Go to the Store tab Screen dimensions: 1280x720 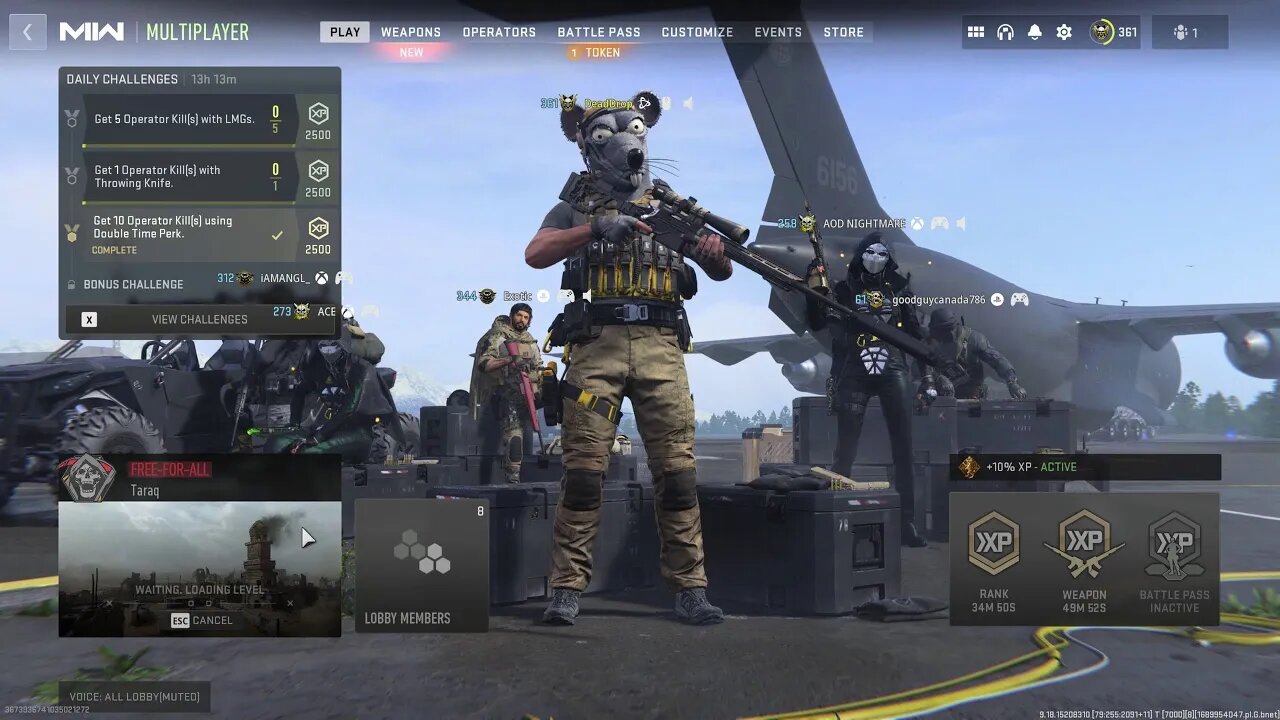point(843,32)
